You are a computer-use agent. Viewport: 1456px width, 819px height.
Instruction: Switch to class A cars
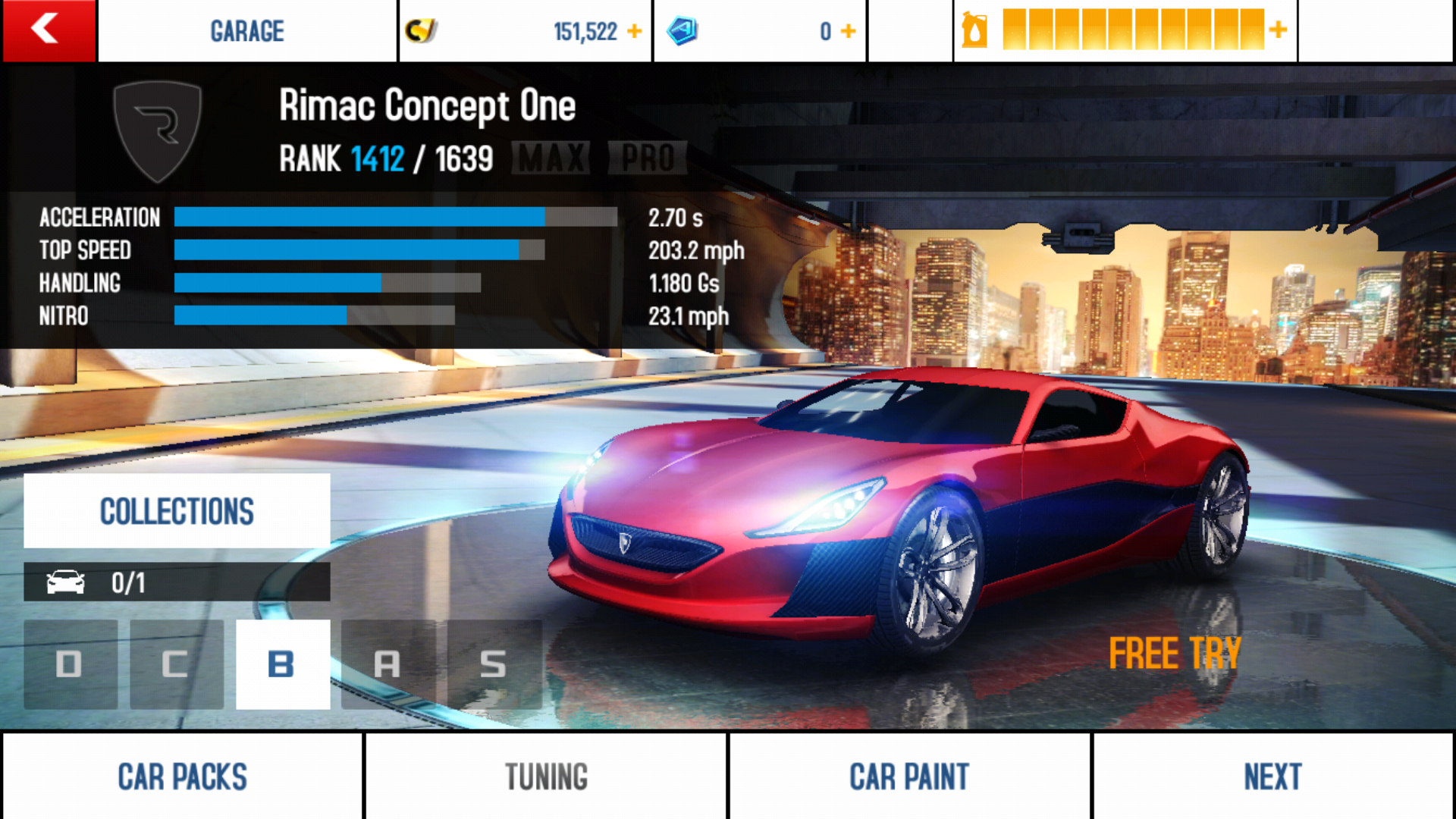click(388, 664)
